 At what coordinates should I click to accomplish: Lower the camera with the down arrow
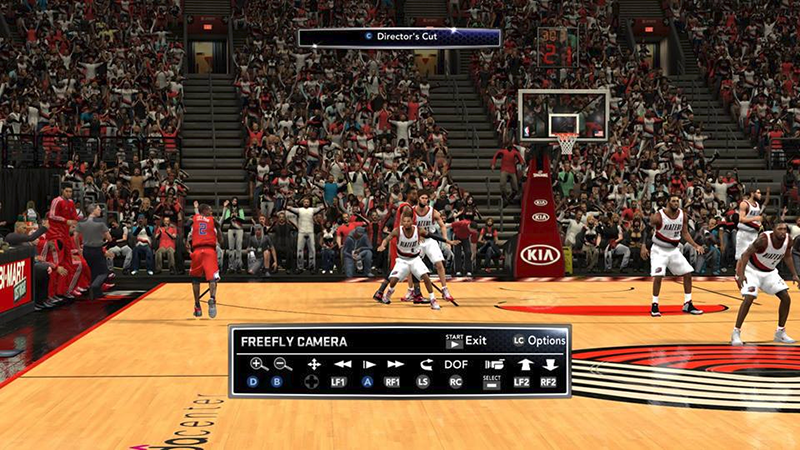549,364
